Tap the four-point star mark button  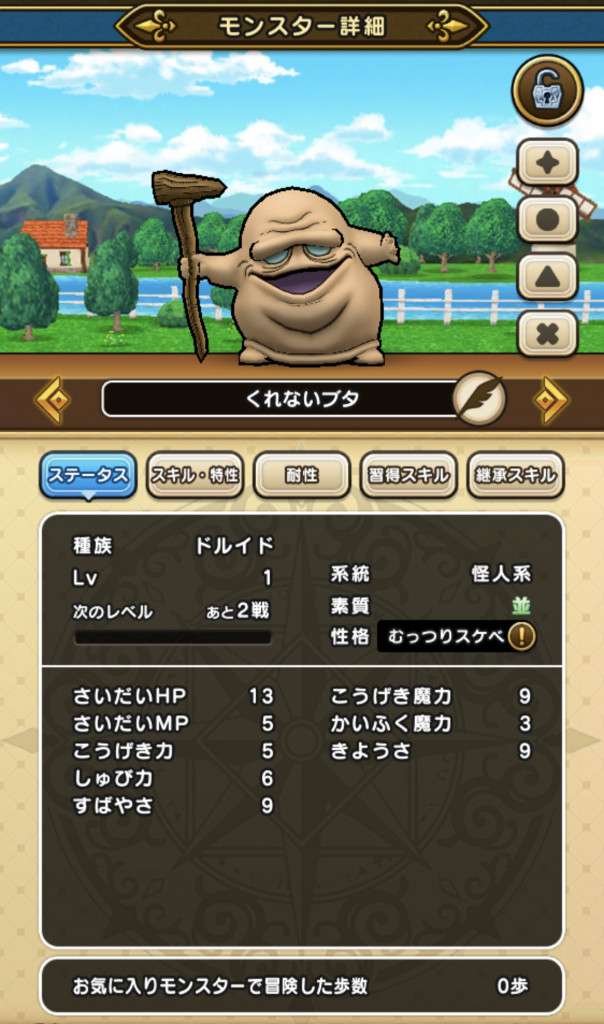point(547,163)
